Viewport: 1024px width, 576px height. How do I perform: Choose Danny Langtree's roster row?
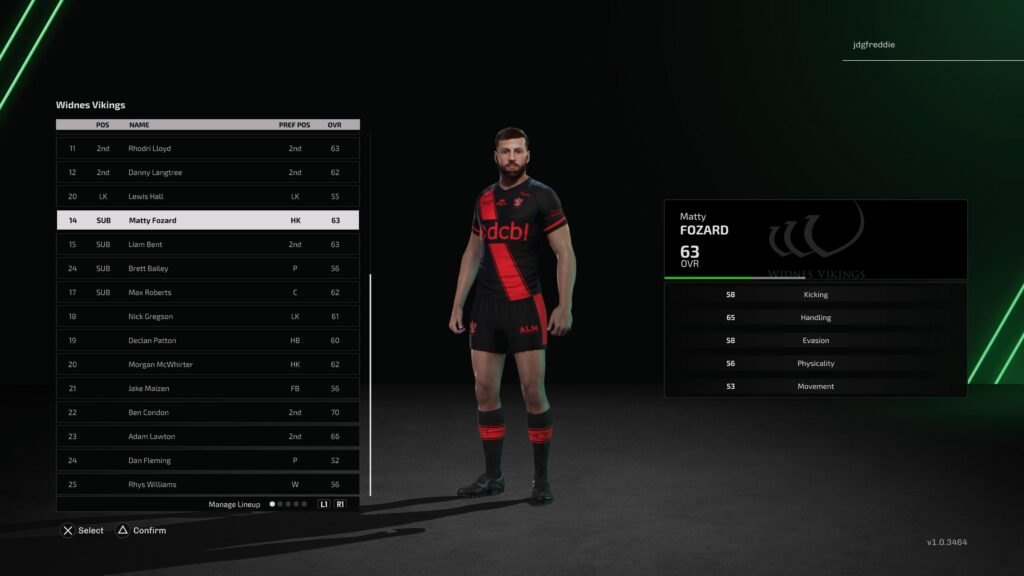pos(207,172)
